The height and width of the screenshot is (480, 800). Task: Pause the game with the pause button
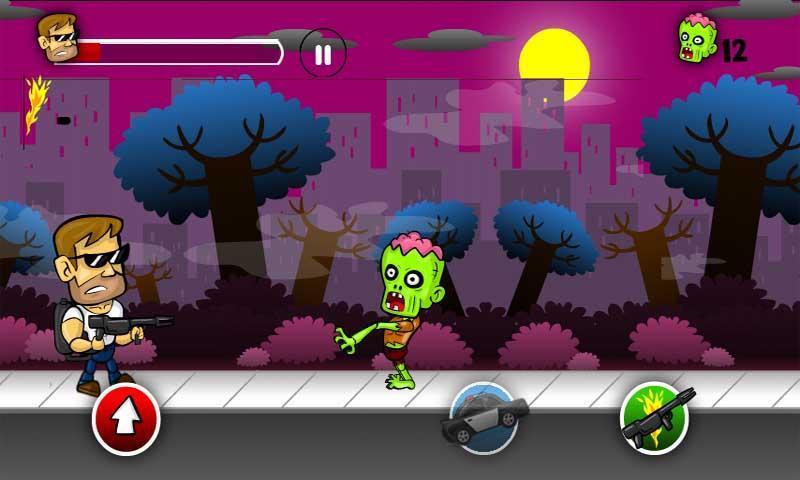click(322, 53)
